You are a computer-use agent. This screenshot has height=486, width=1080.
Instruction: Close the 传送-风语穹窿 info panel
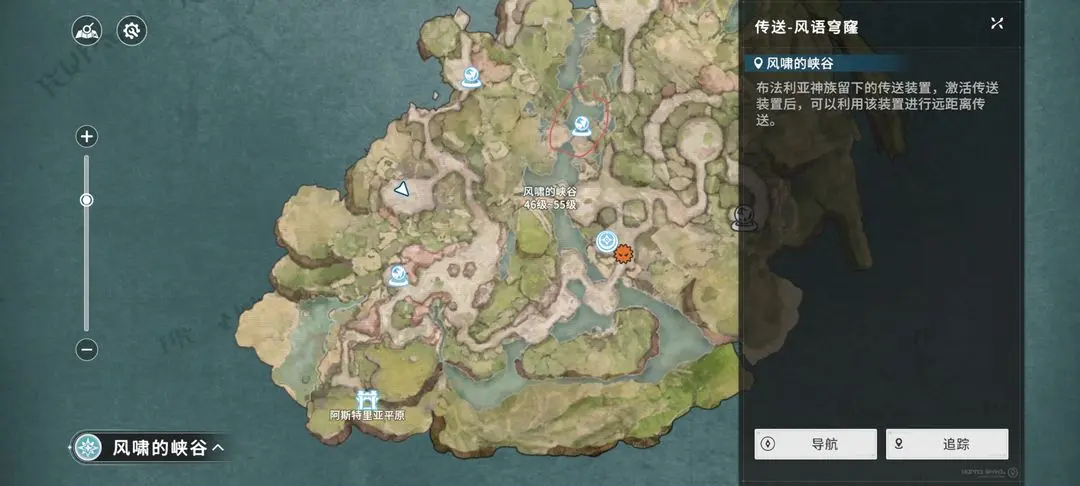[996, 23]
